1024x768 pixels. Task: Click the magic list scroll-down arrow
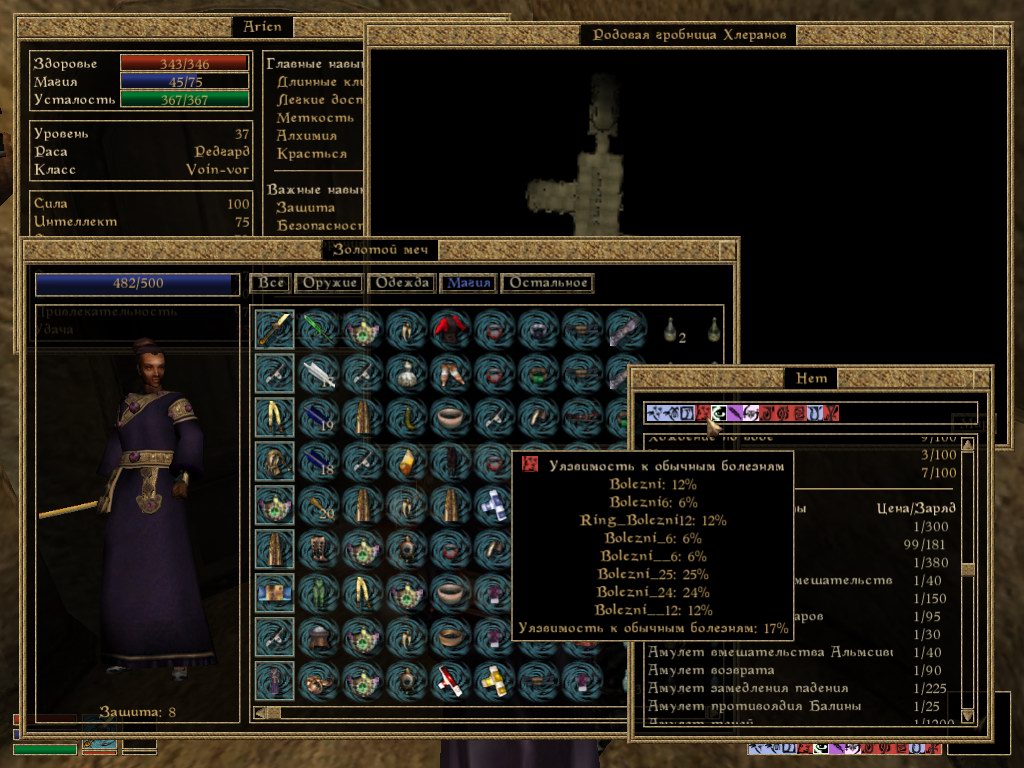point(967,715)
